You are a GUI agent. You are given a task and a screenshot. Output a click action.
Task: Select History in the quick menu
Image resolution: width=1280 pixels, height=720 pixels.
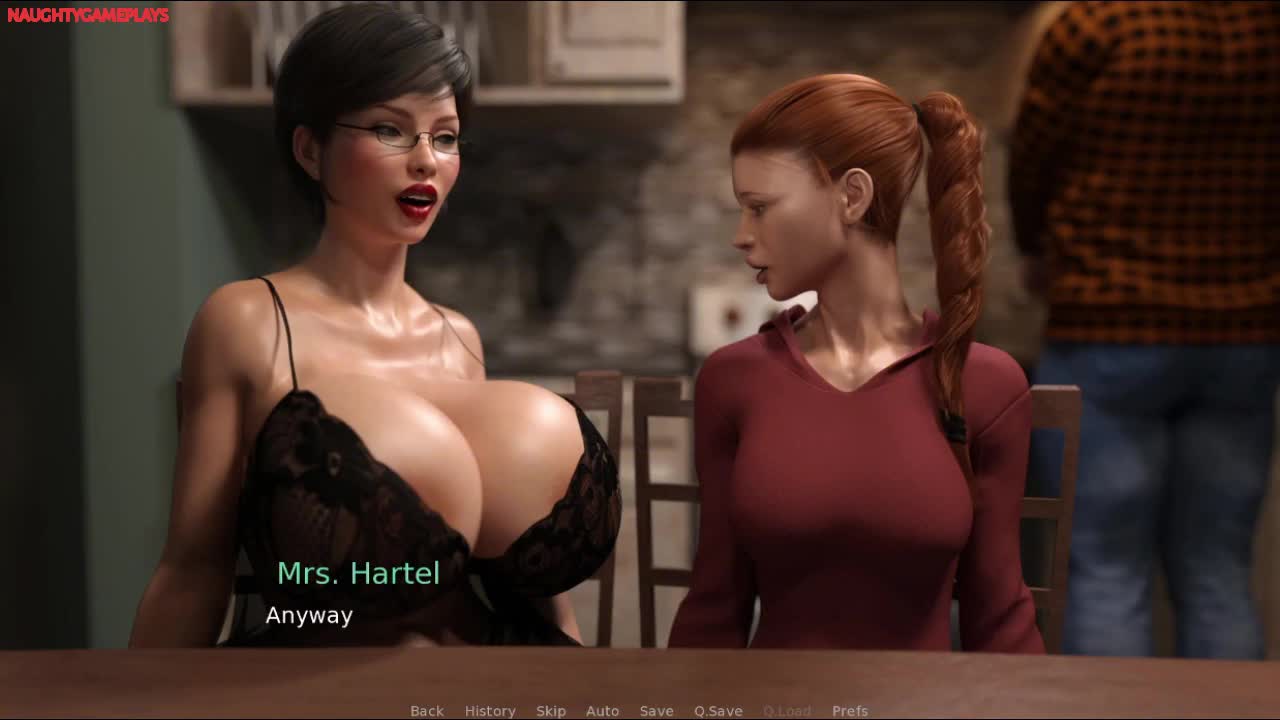[490, 711]
